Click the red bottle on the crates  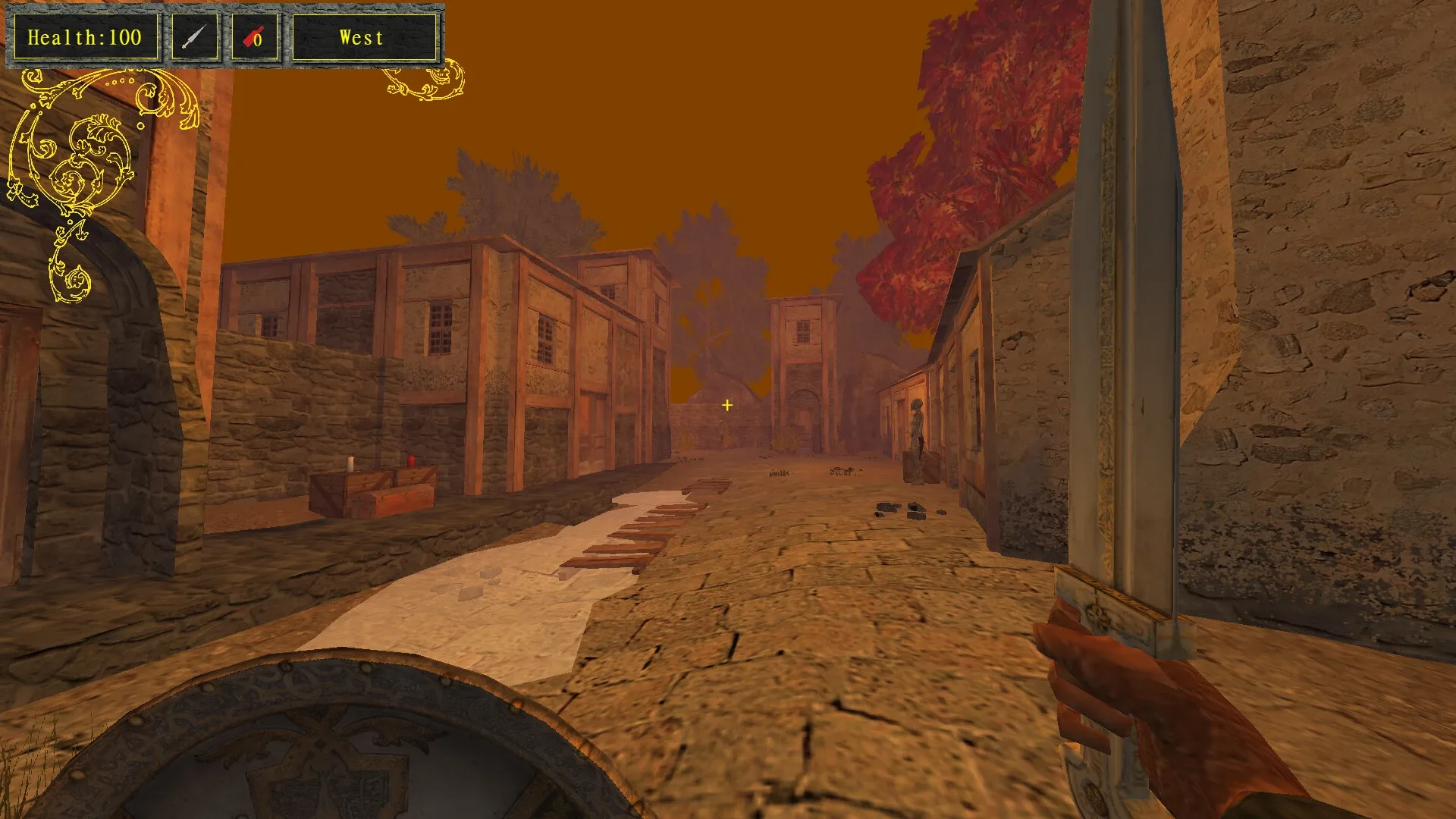click(409, 459)
